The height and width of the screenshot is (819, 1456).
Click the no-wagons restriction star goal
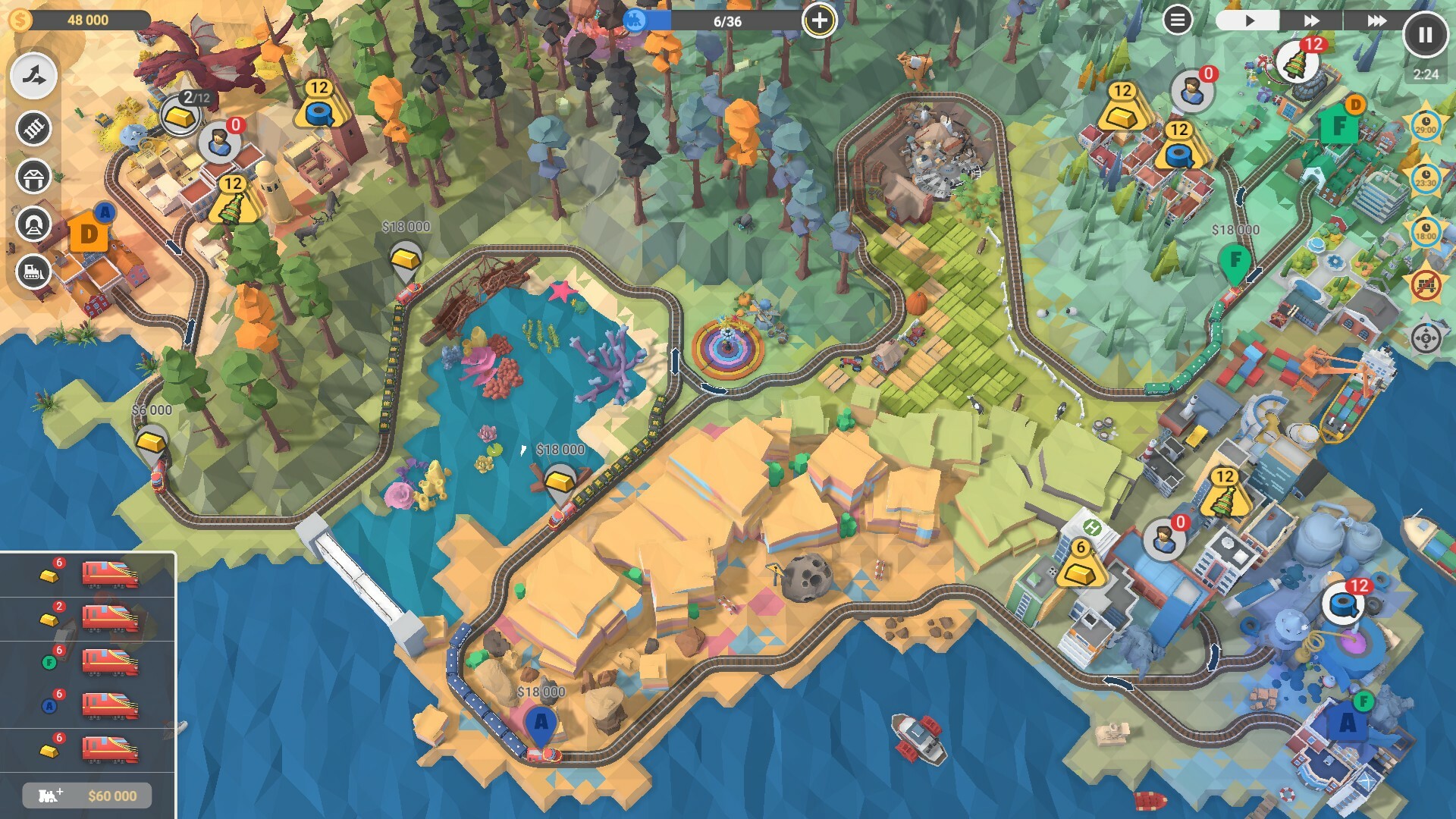tap(1426, 284)
